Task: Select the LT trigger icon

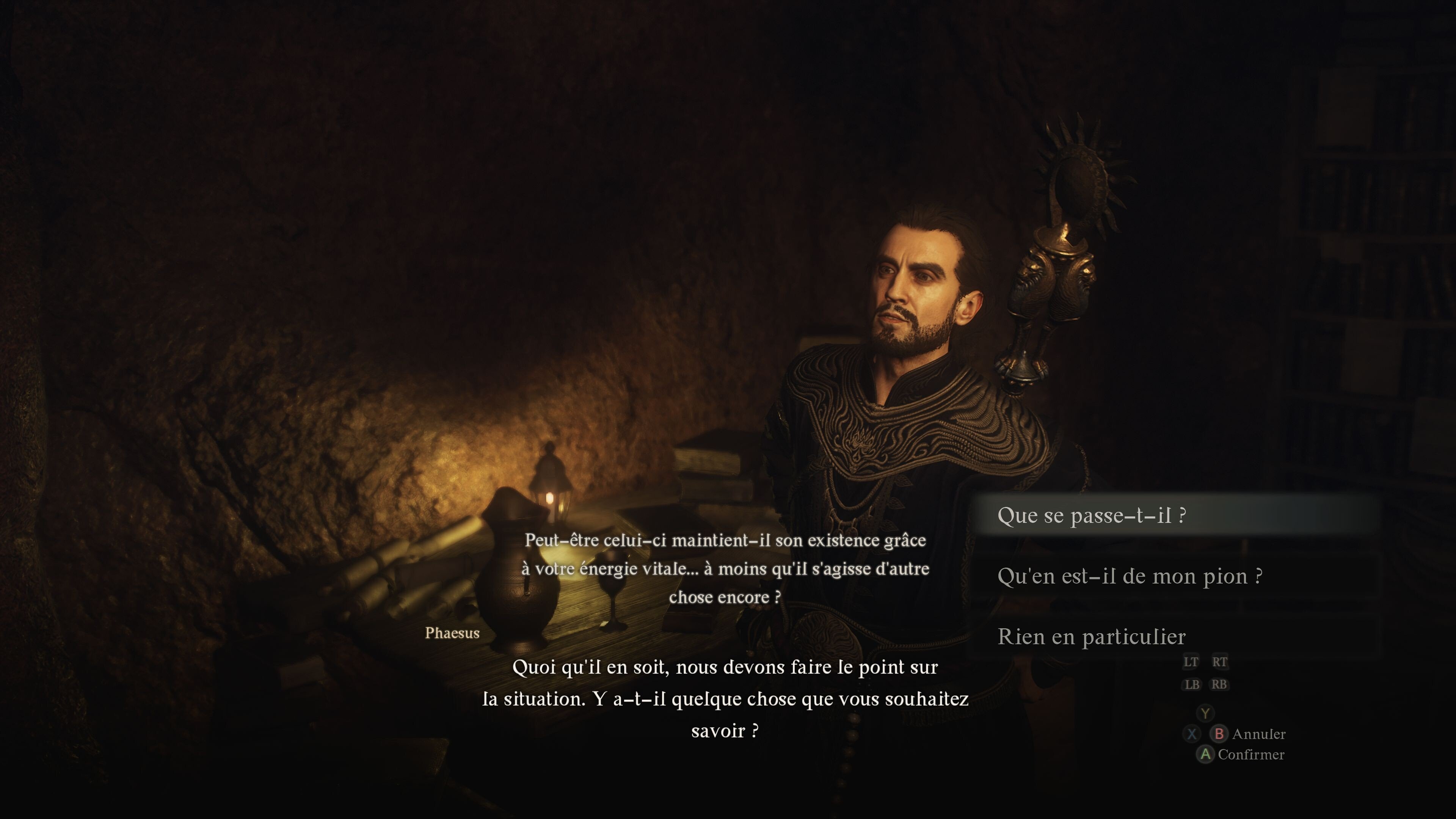Action: click(x=1190, y=661)
